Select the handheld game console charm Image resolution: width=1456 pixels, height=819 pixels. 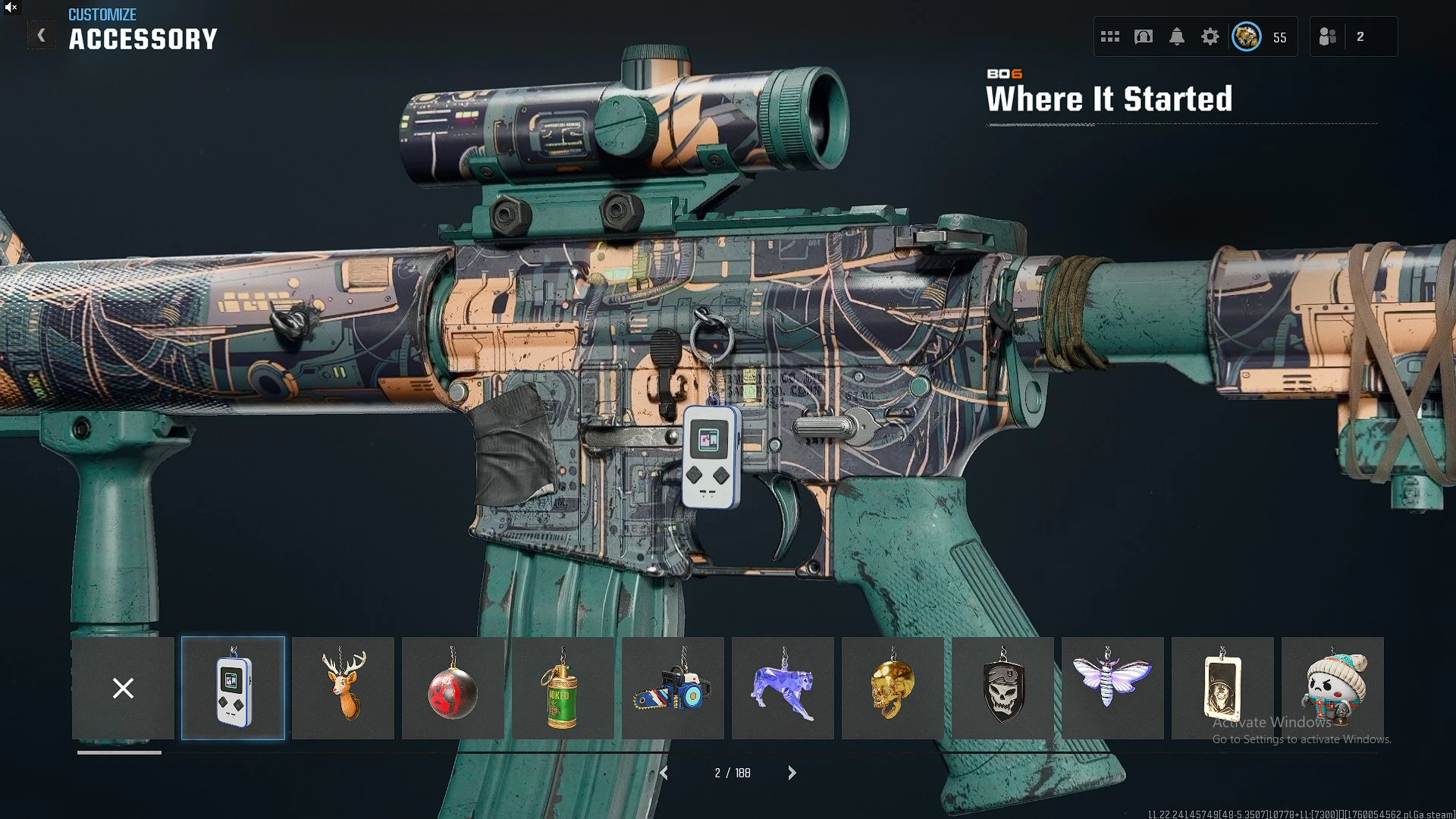click(x=233, y=688)
